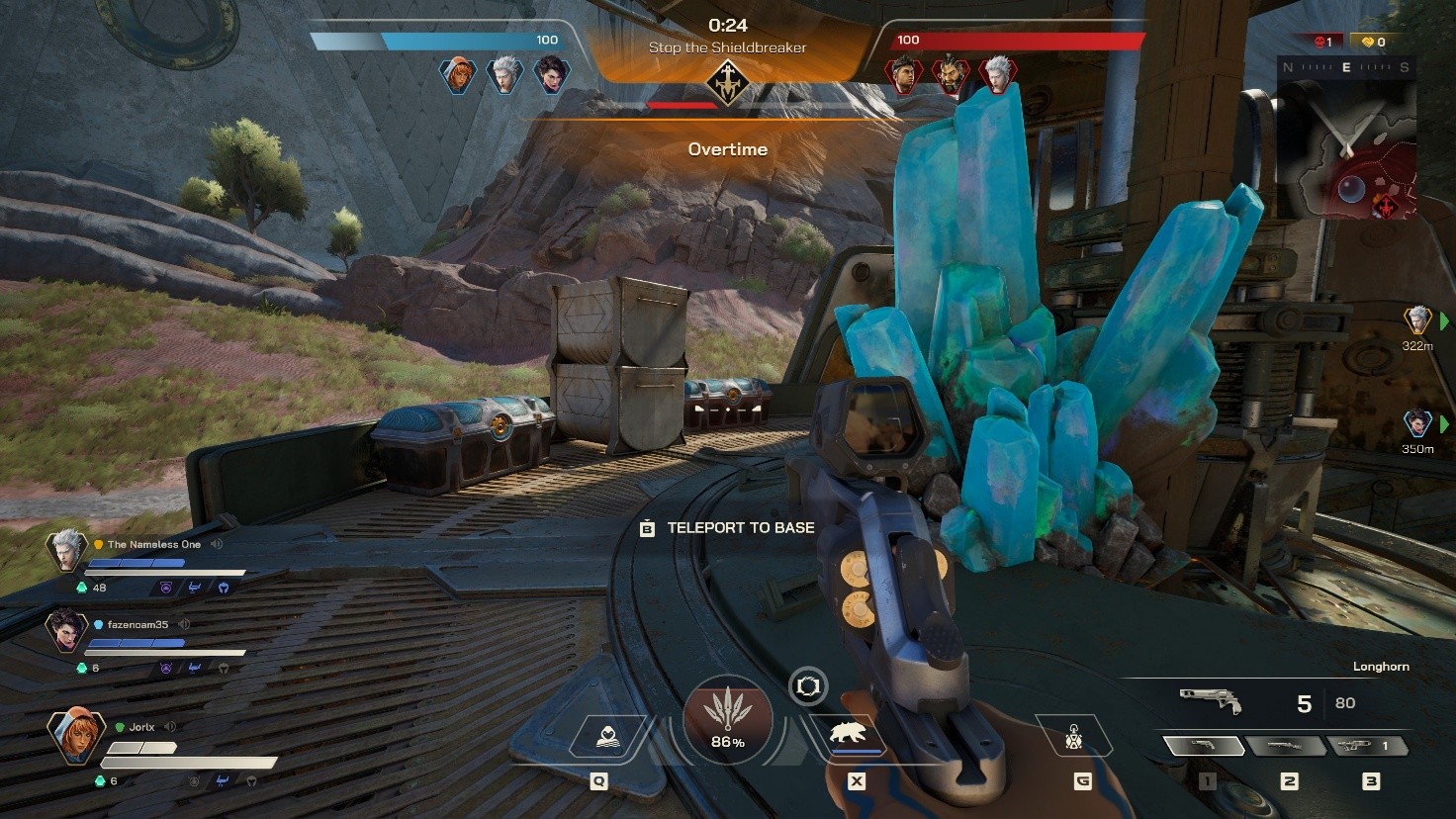Select the Longhorn revolver in weapon slot one
This screenshot has height=819, width=1456.
1201,746
